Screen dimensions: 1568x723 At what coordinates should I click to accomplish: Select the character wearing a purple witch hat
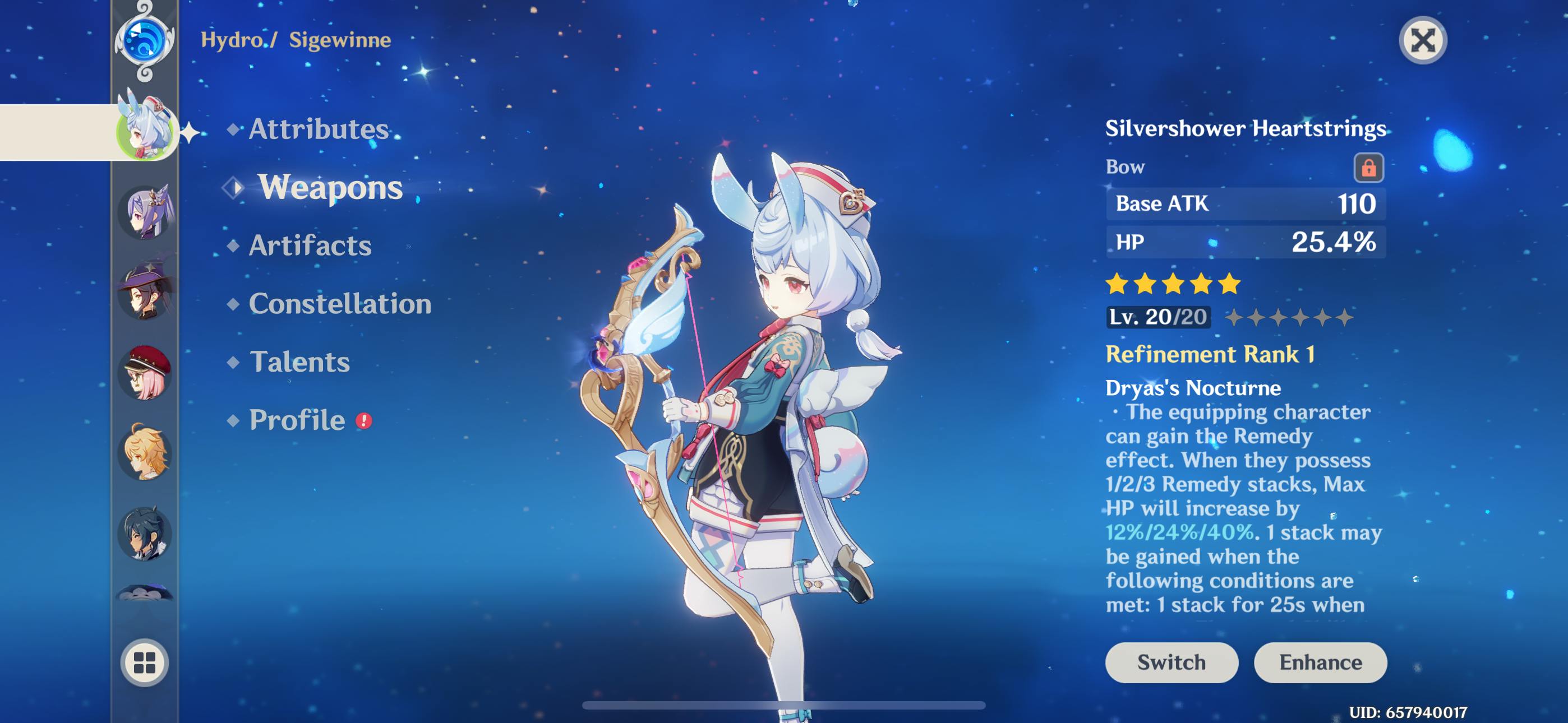pyautogui.click(x=145, y=292)
